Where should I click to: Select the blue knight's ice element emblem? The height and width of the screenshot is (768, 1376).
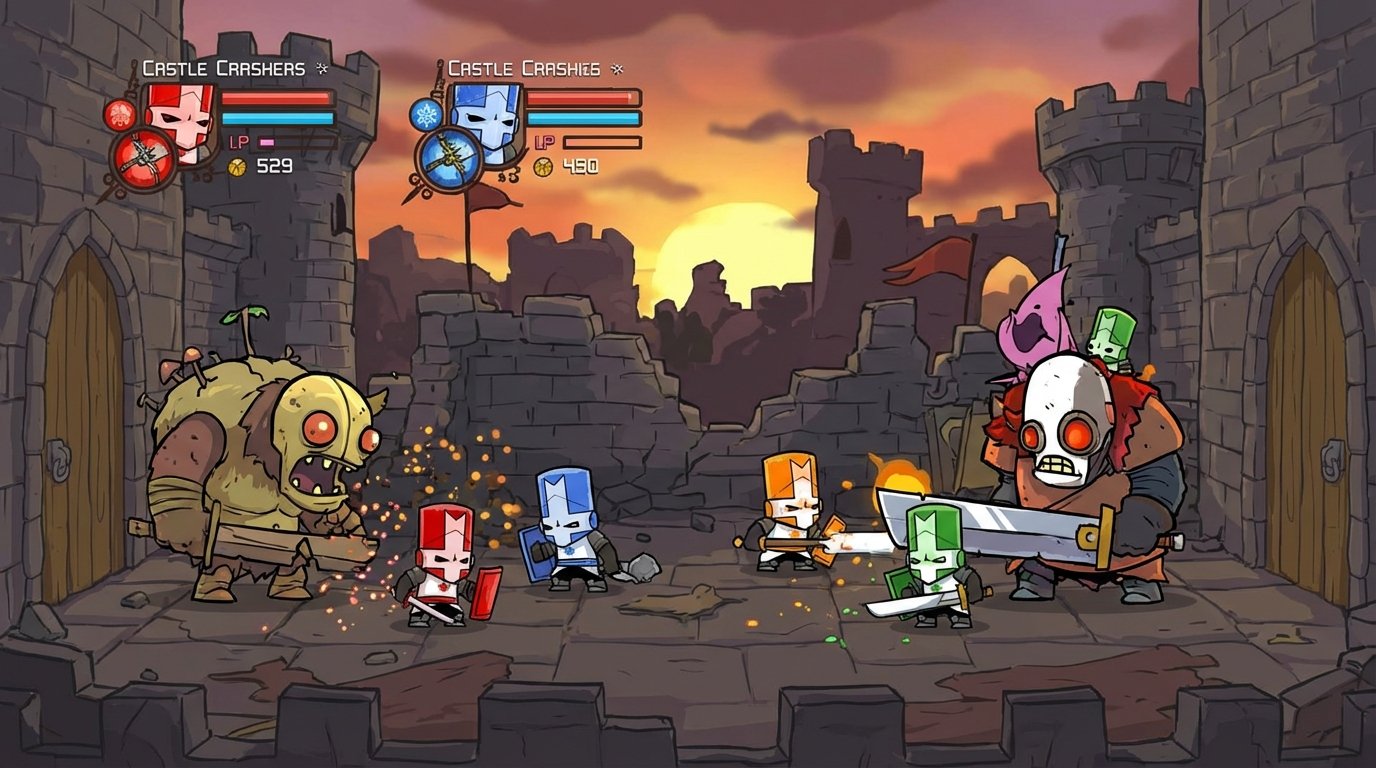click(426, 113)
